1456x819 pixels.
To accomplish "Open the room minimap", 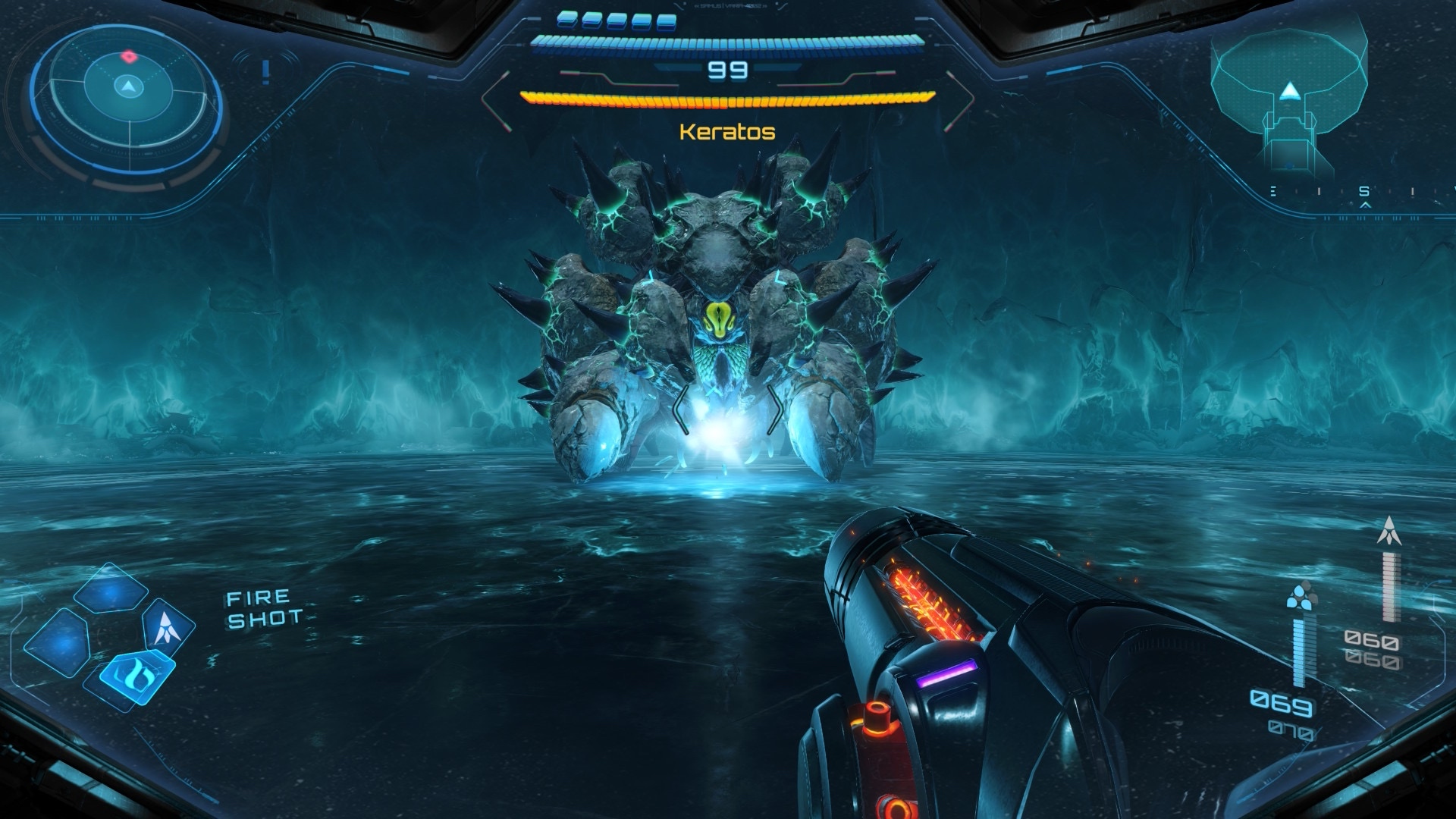I will pyautogui.click(x=1288, y=99).
